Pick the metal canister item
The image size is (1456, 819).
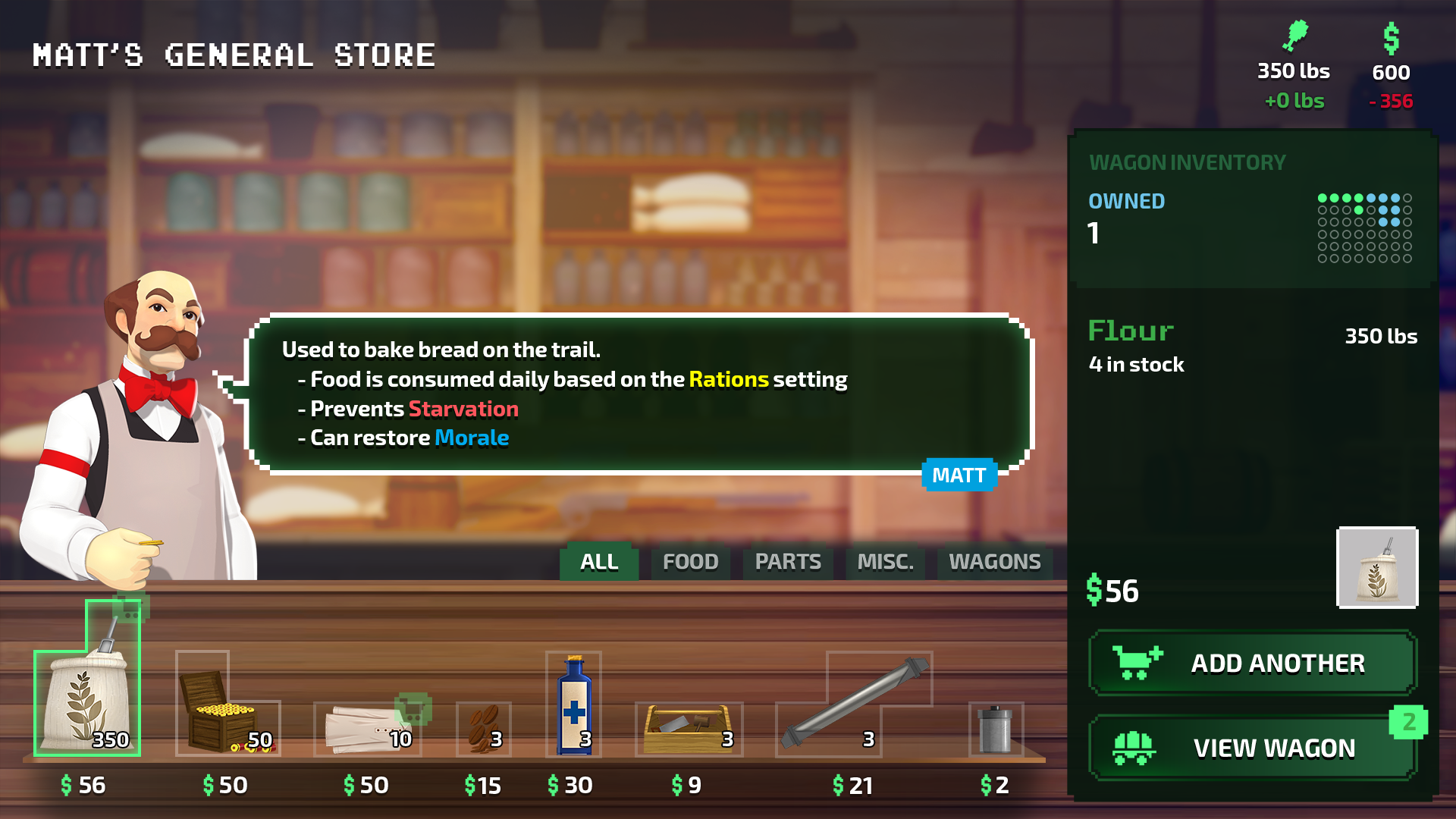(996, 729)
